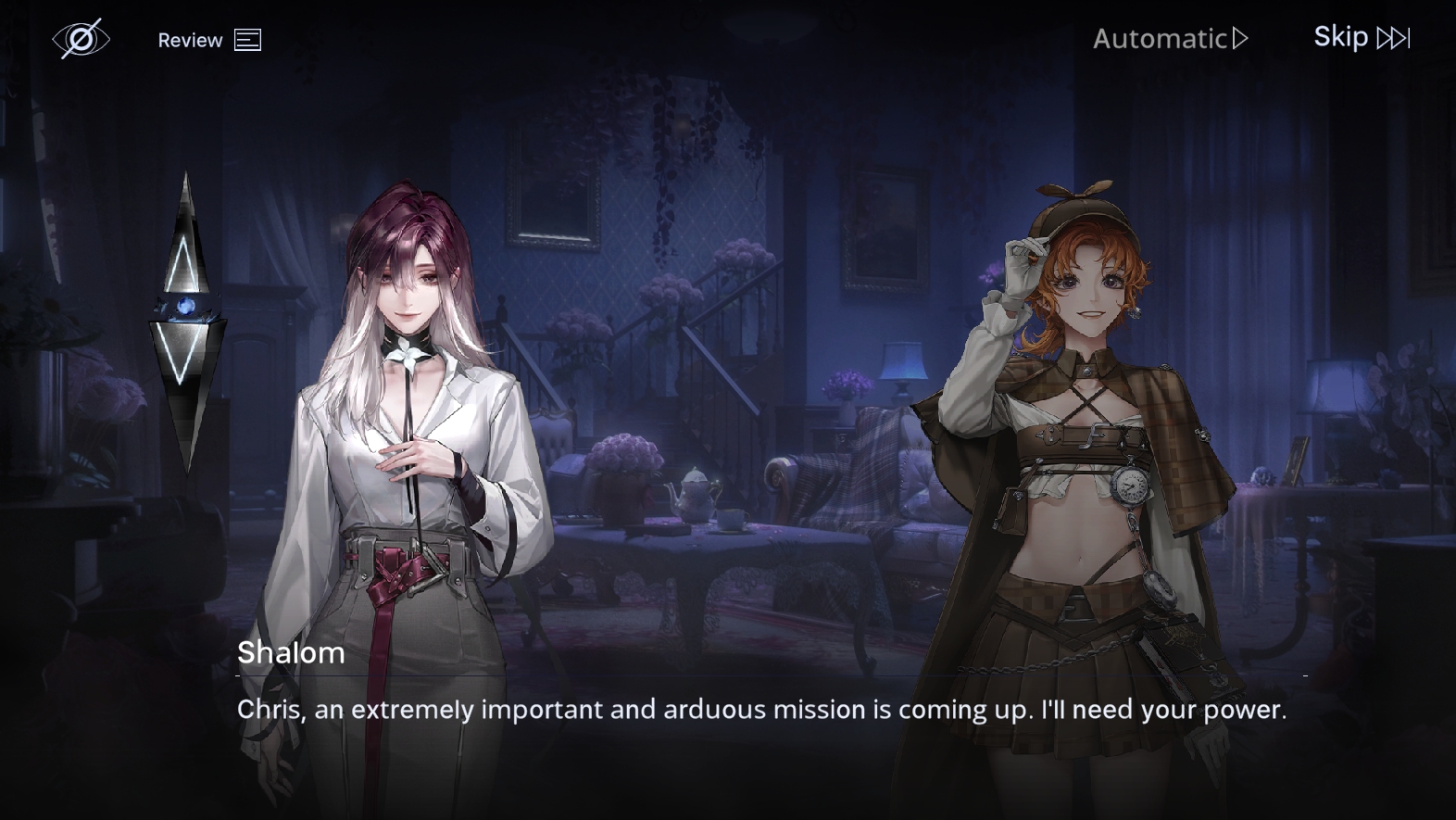Viewport: 1456px width, 820px height.
Task: Hide the dialogue interface with the eye icon
Action: click(81, 39)
